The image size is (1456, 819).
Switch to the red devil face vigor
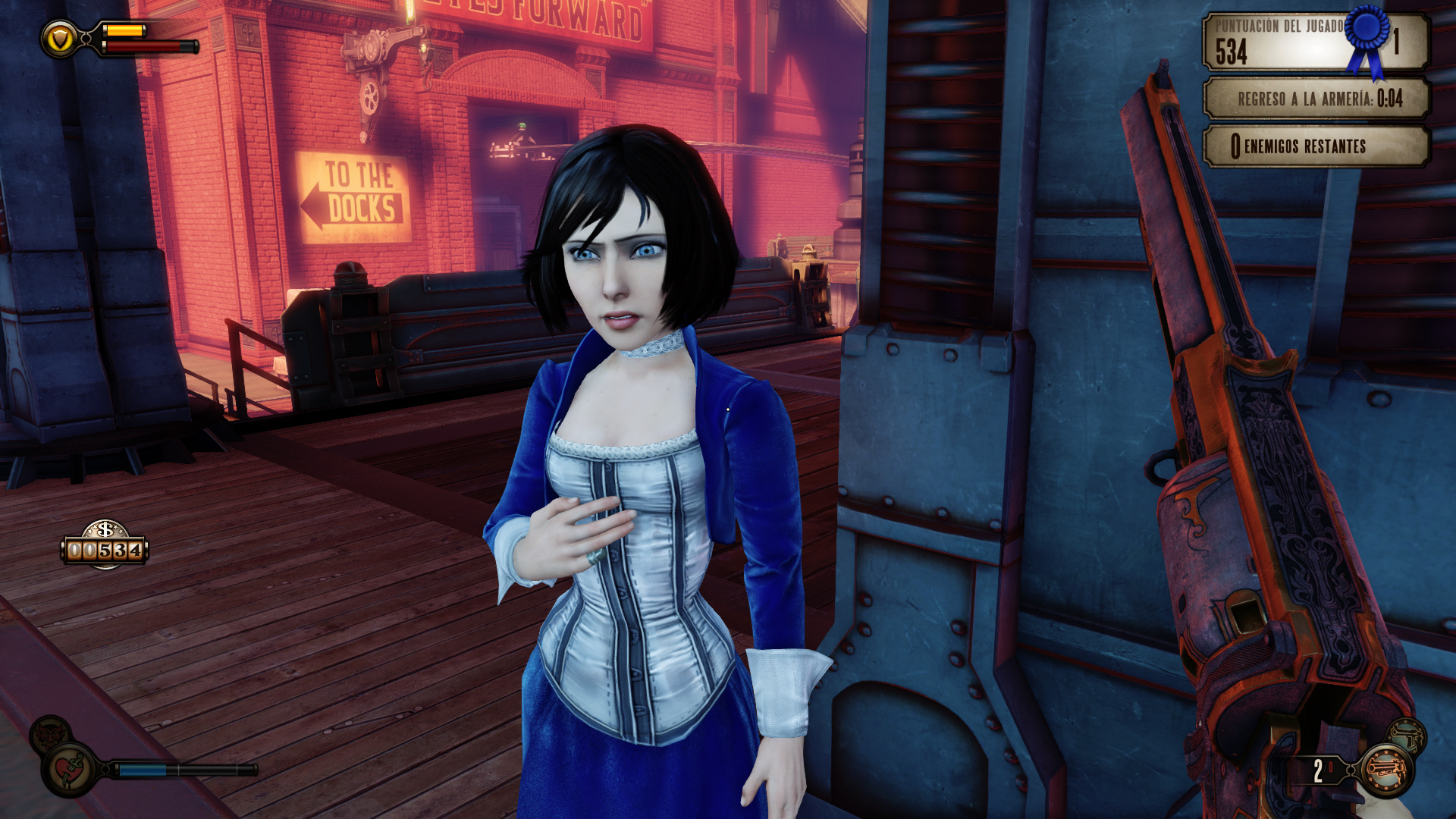[x=50, y=733]
